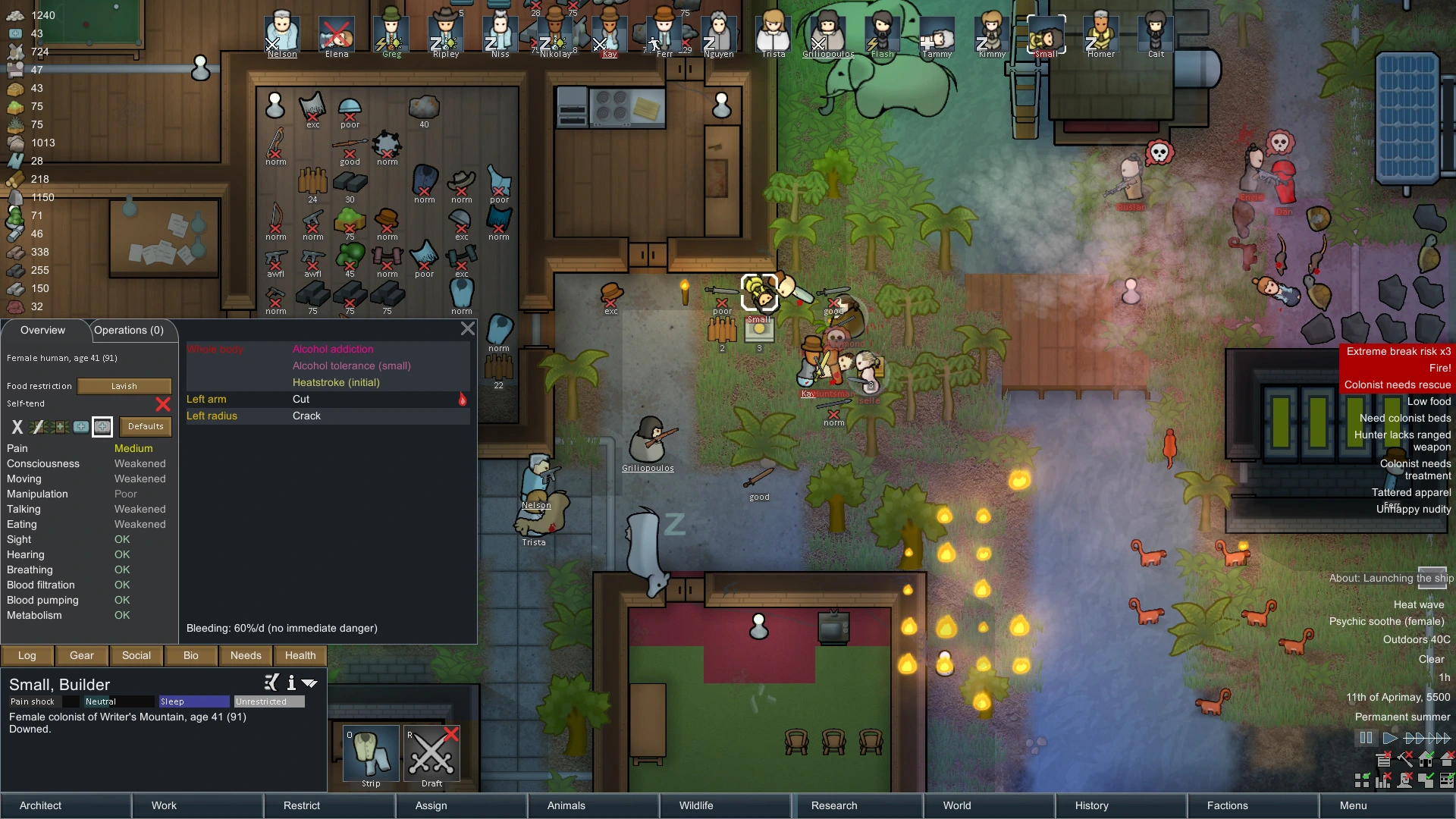Select the best medicine care option
The image size is (1456, 819).
click(x=102, y=427)
